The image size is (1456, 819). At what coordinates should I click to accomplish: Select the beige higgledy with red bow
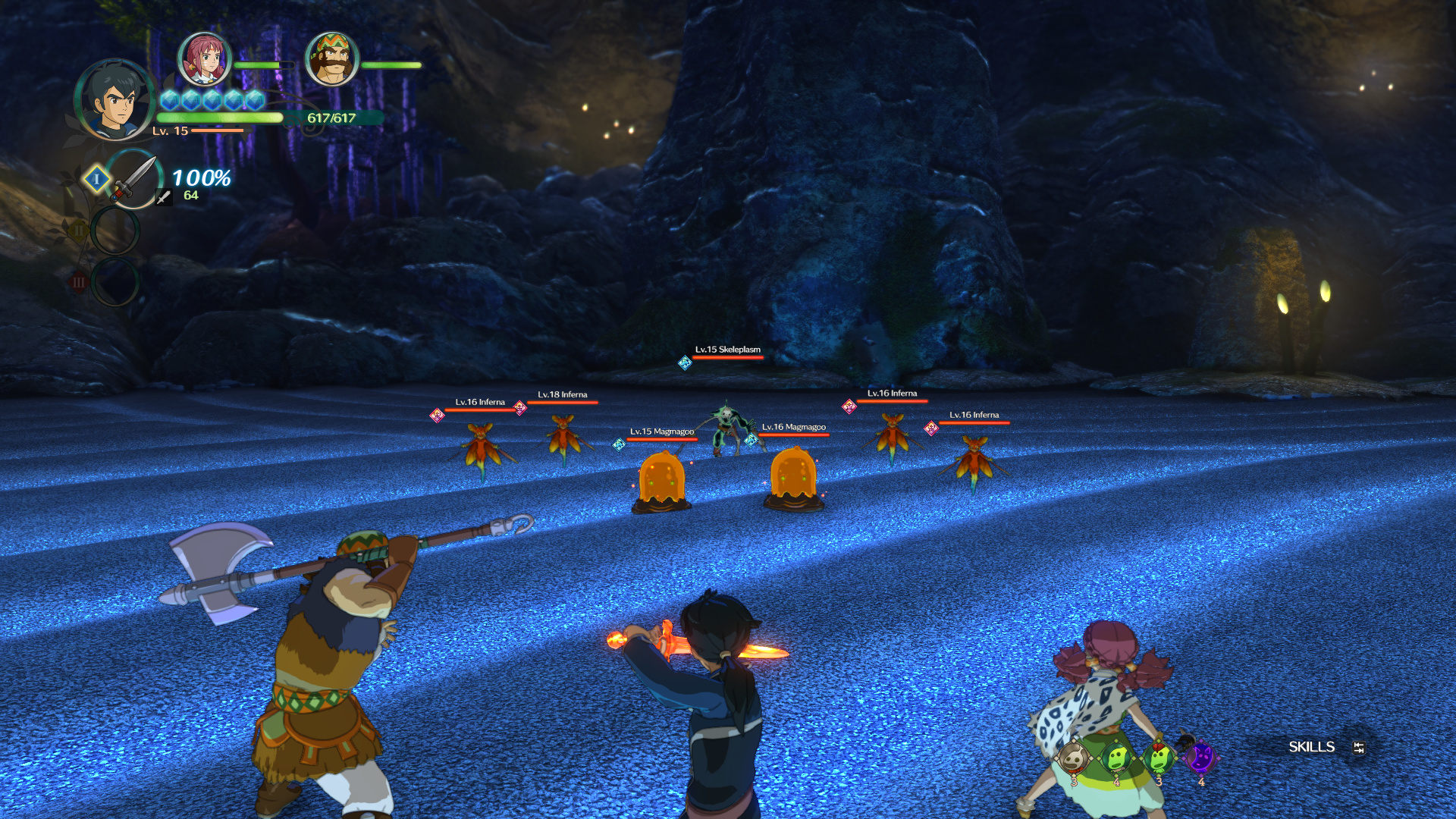[x=1073, y=757]
